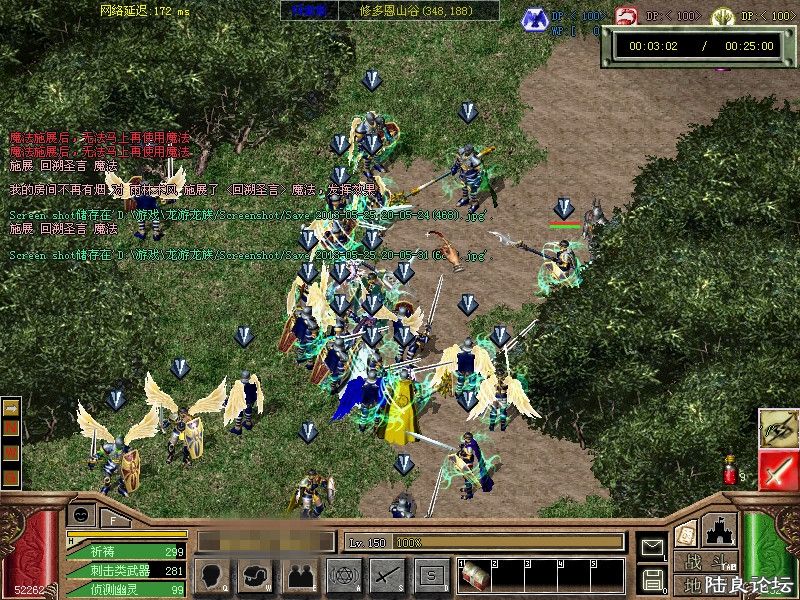Viewport: 800px width, 600px height.
Task: Select the 祈祷 skill row
Action: click(x=126, y=551)
